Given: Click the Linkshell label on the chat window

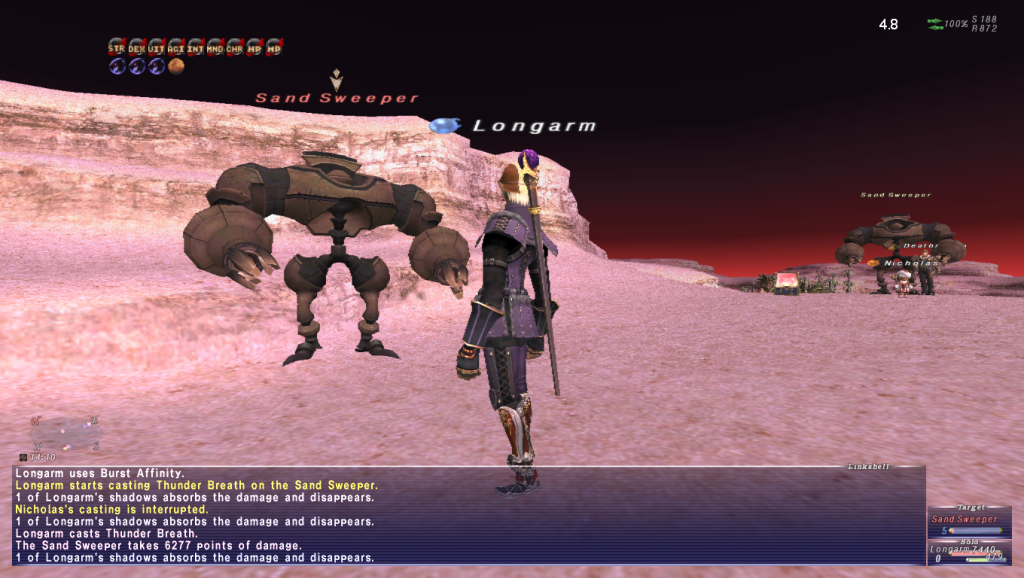Looking at the screenshot, I should pyautogui.click(x=867, y=466).
